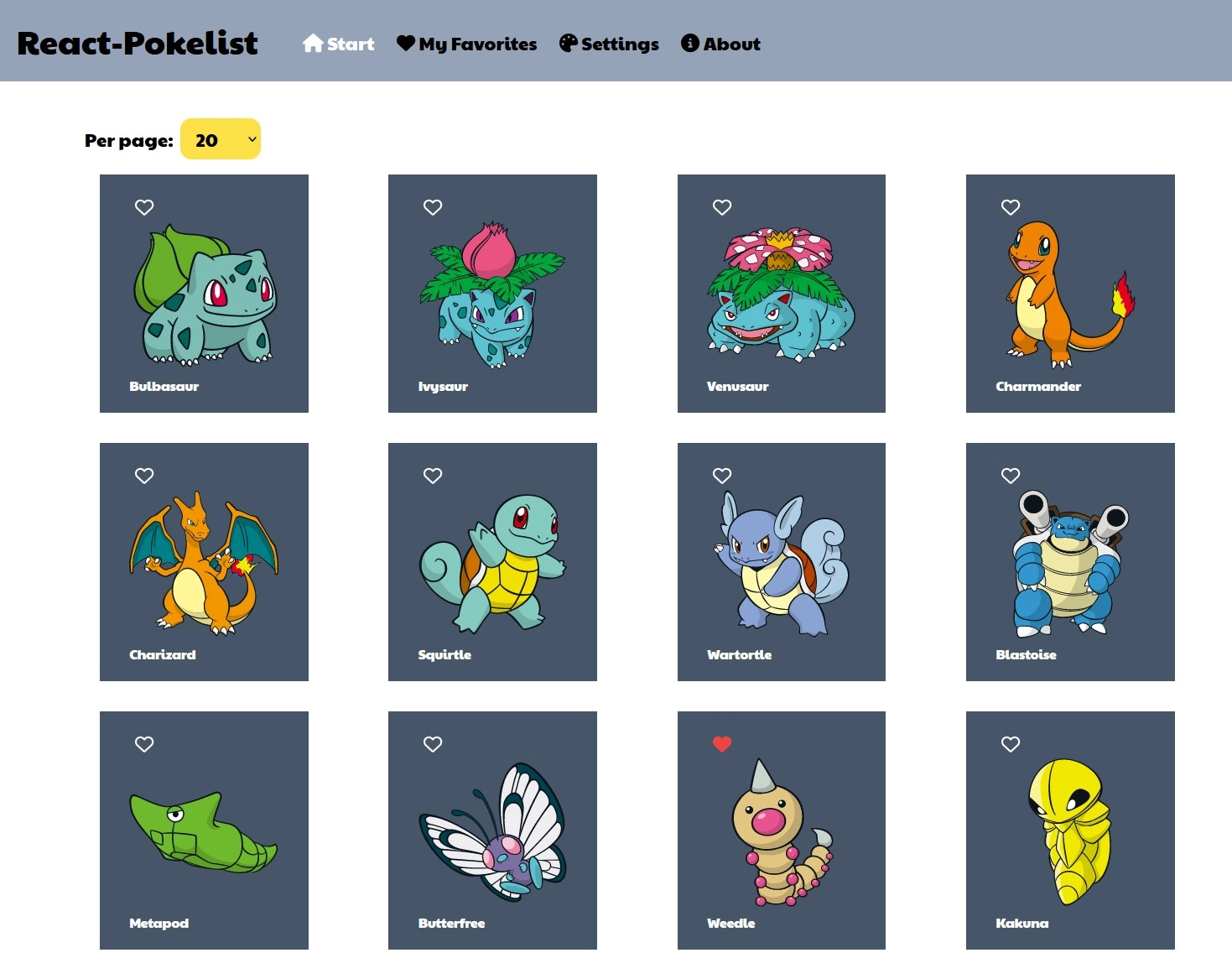Unfavorite Weedle by clicking its red heart

tap(722, 743)
